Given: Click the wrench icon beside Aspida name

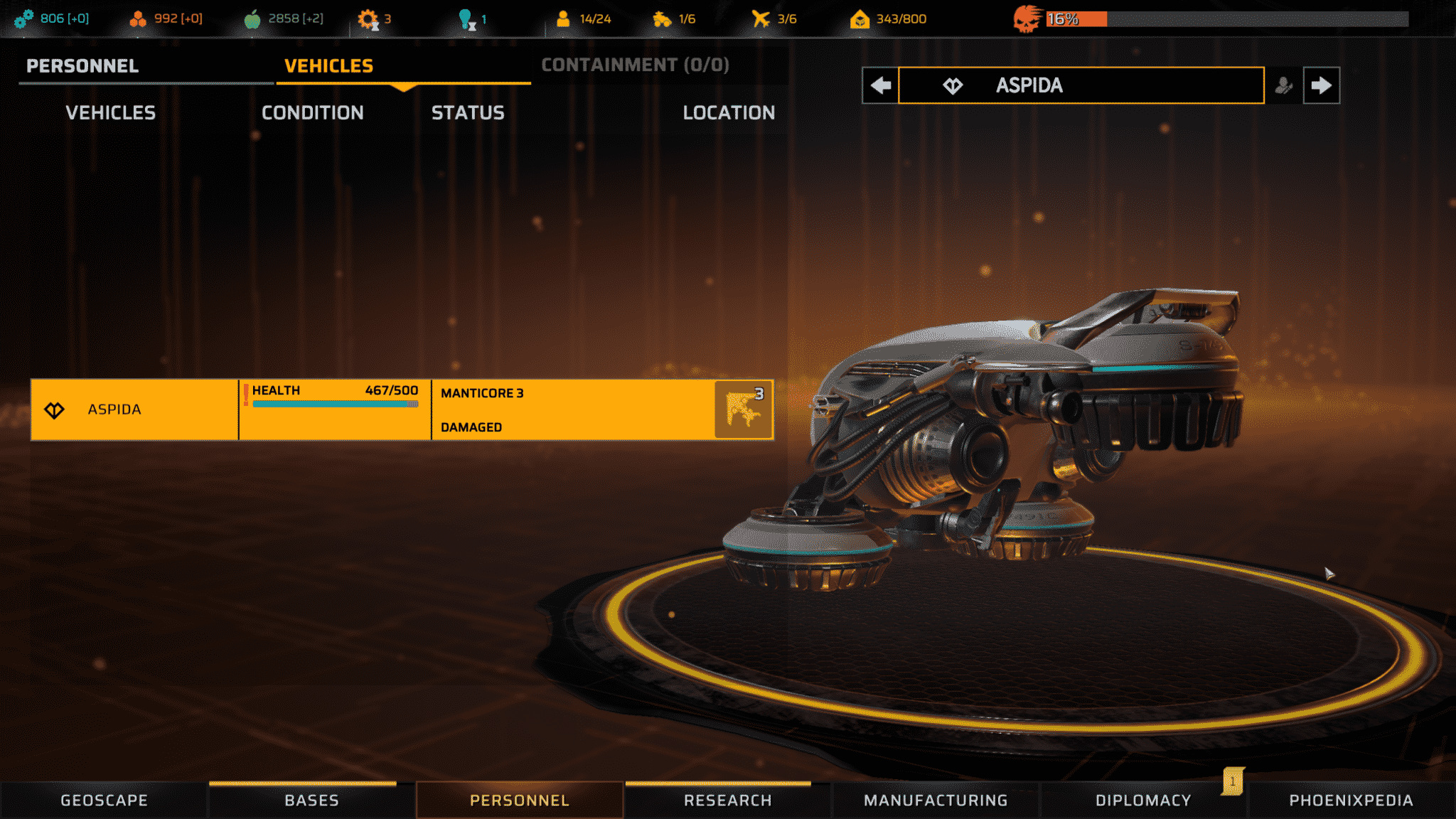Looking at the screenshot, I should pos(1283,85).
